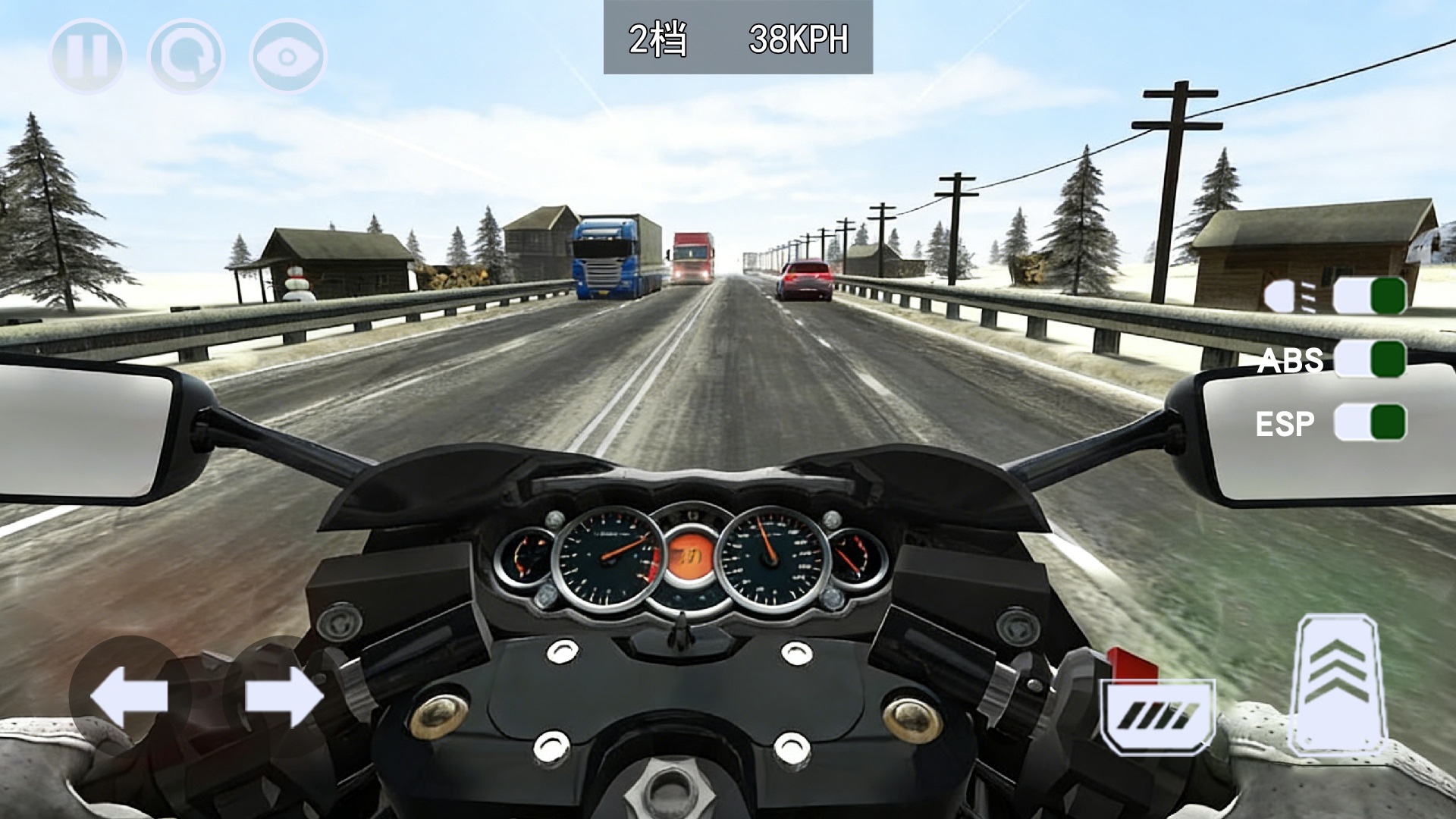Tap the brake pedal button
1456x819 pixels.
[x=1159, y=716]
